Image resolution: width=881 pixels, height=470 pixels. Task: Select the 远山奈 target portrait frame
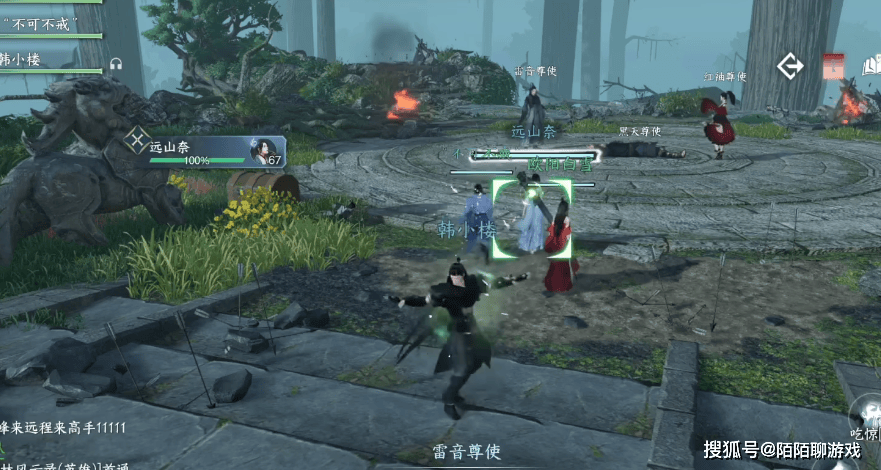[x=267, y=151]
